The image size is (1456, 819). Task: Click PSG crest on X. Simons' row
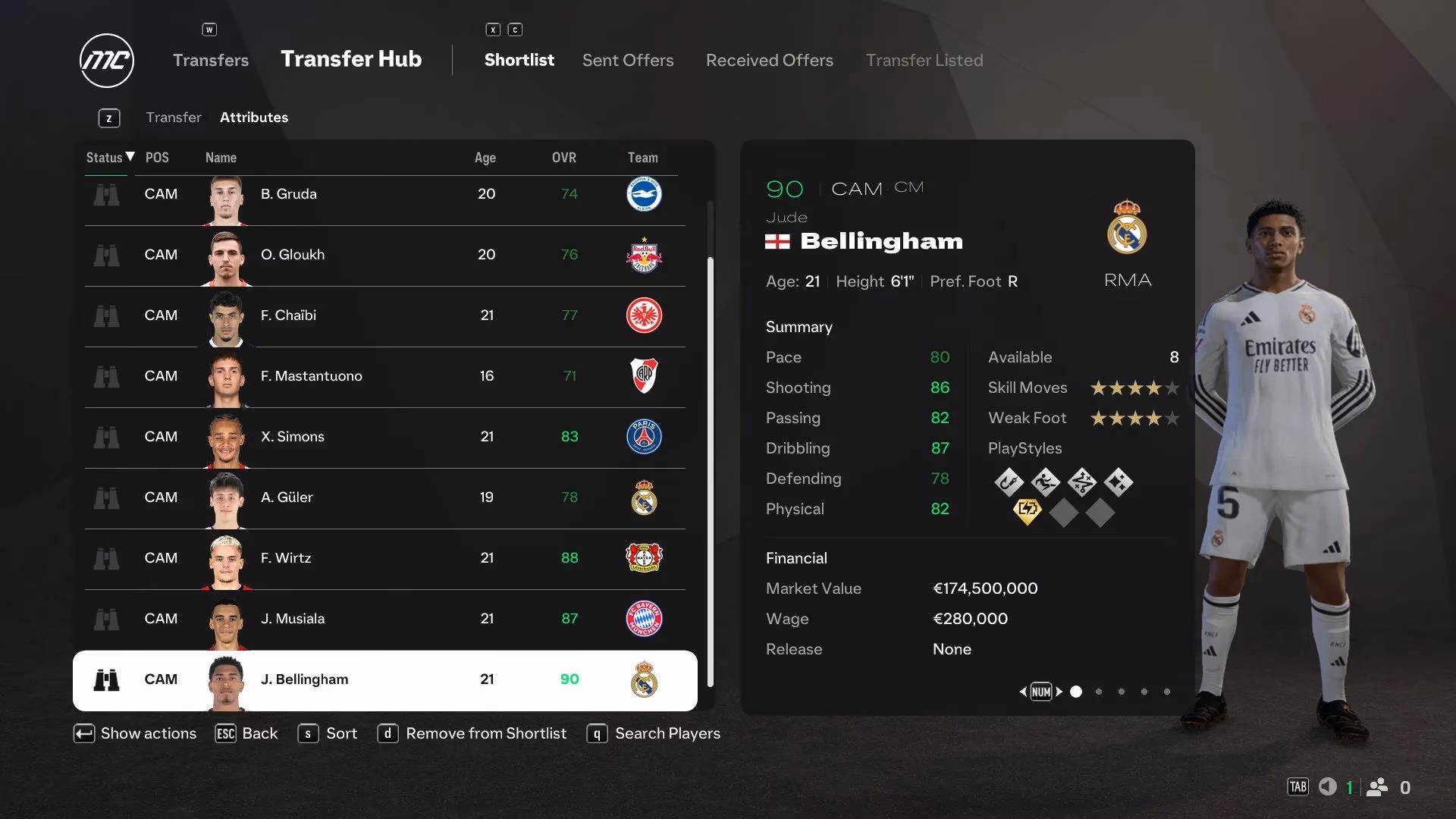pos(644,437)
